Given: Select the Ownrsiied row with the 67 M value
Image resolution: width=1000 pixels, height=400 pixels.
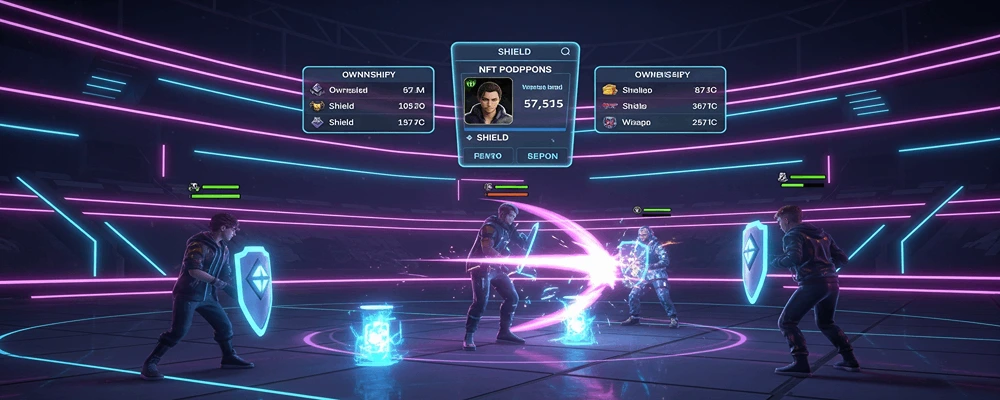Looking at the screenshot, I should (x=369, y=90).
